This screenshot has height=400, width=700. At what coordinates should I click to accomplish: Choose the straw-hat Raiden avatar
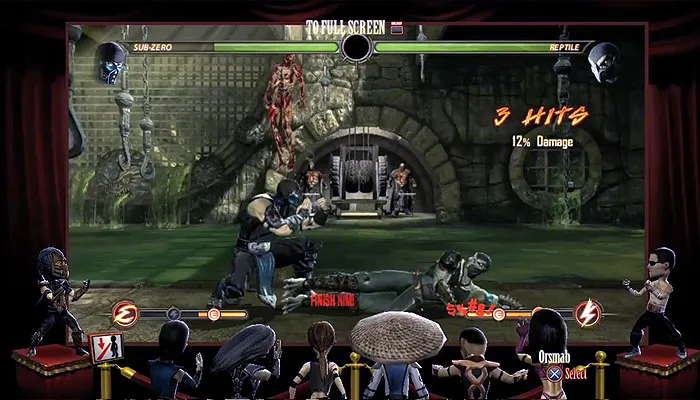[x=386, y=348]
